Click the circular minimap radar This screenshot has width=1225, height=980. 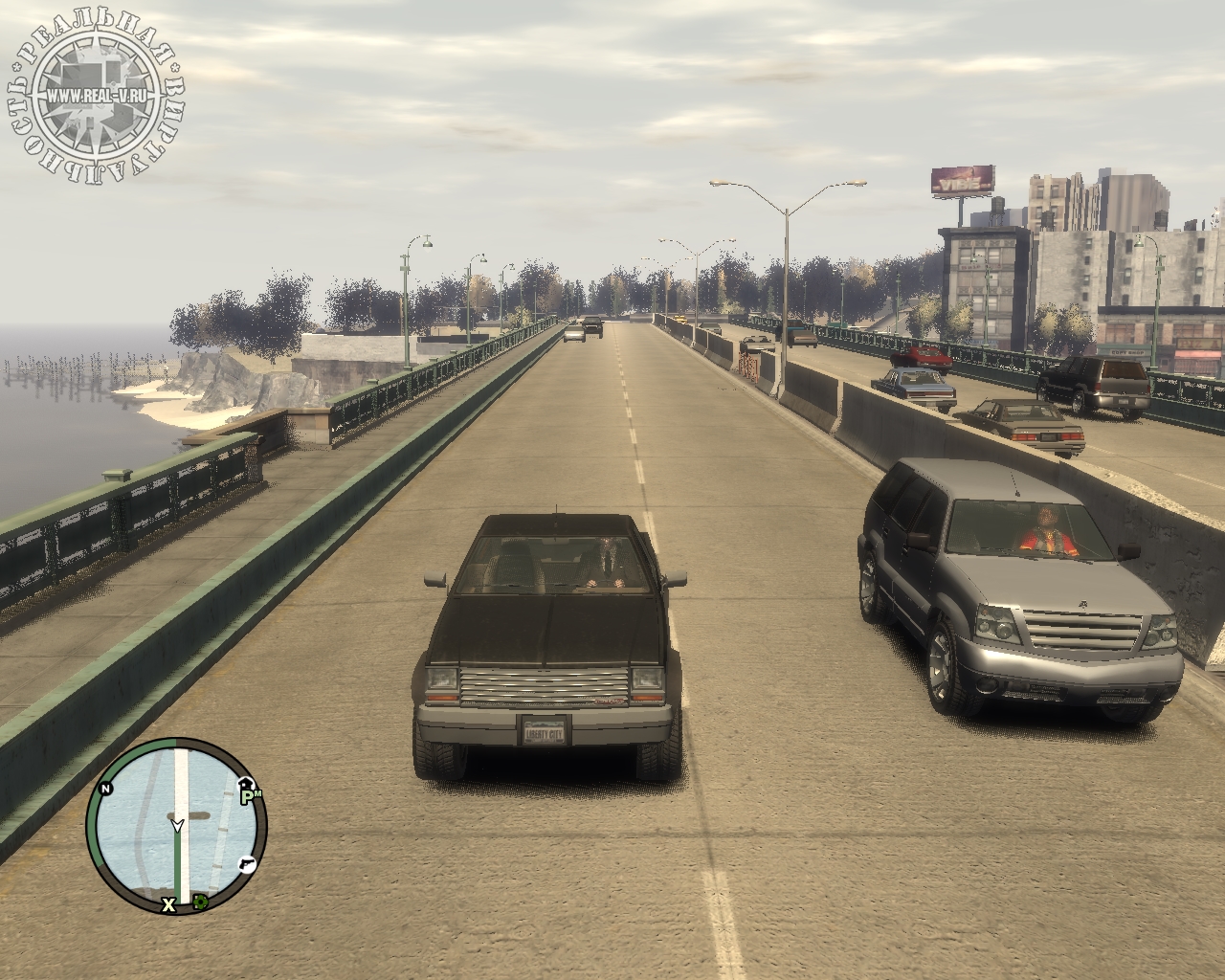coord(176,825)
